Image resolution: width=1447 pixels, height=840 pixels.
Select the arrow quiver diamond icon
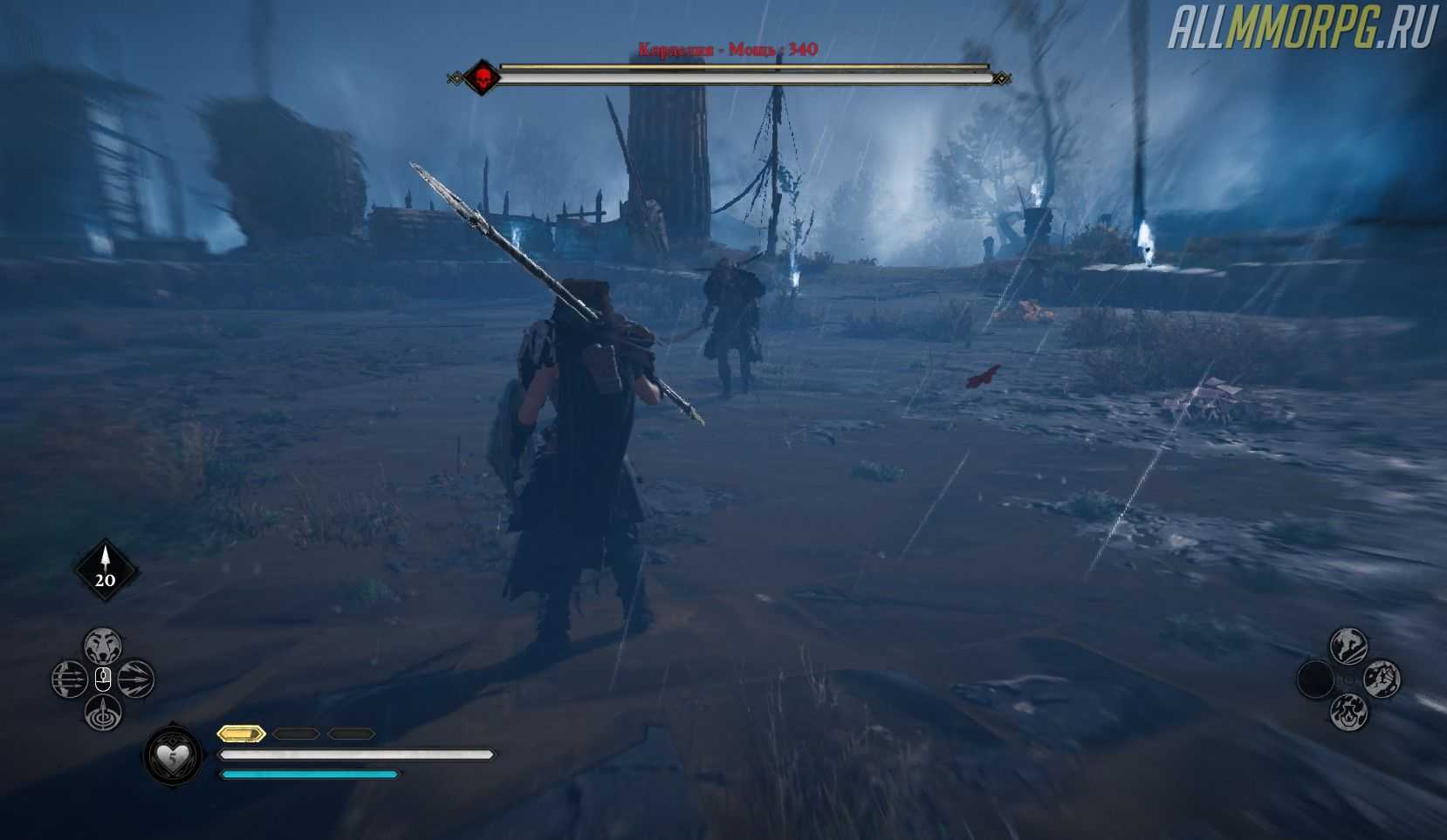click(x=105, y=570)
